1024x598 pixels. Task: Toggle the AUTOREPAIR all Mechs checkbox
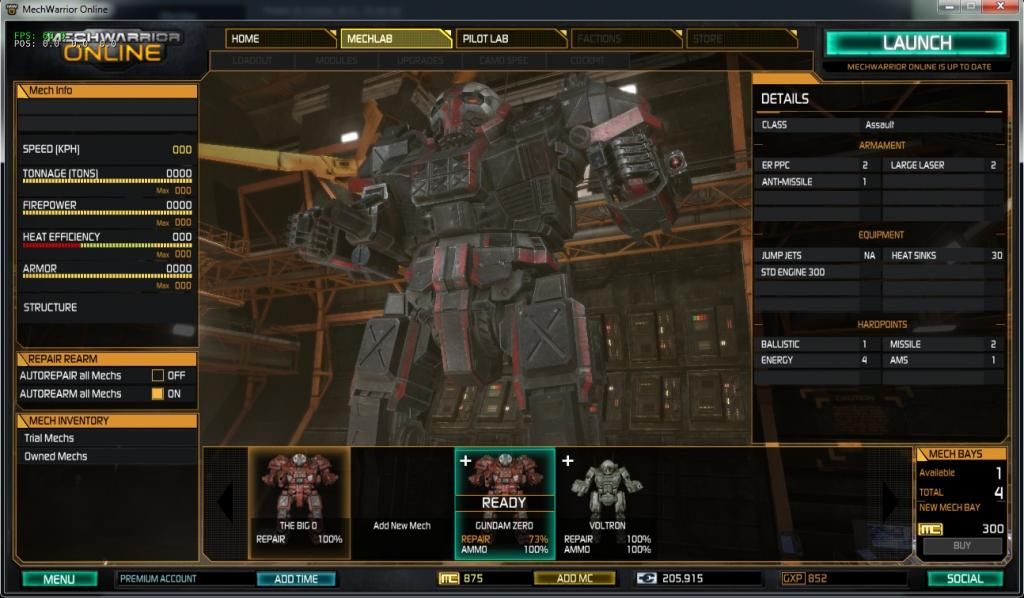[157, 376]
